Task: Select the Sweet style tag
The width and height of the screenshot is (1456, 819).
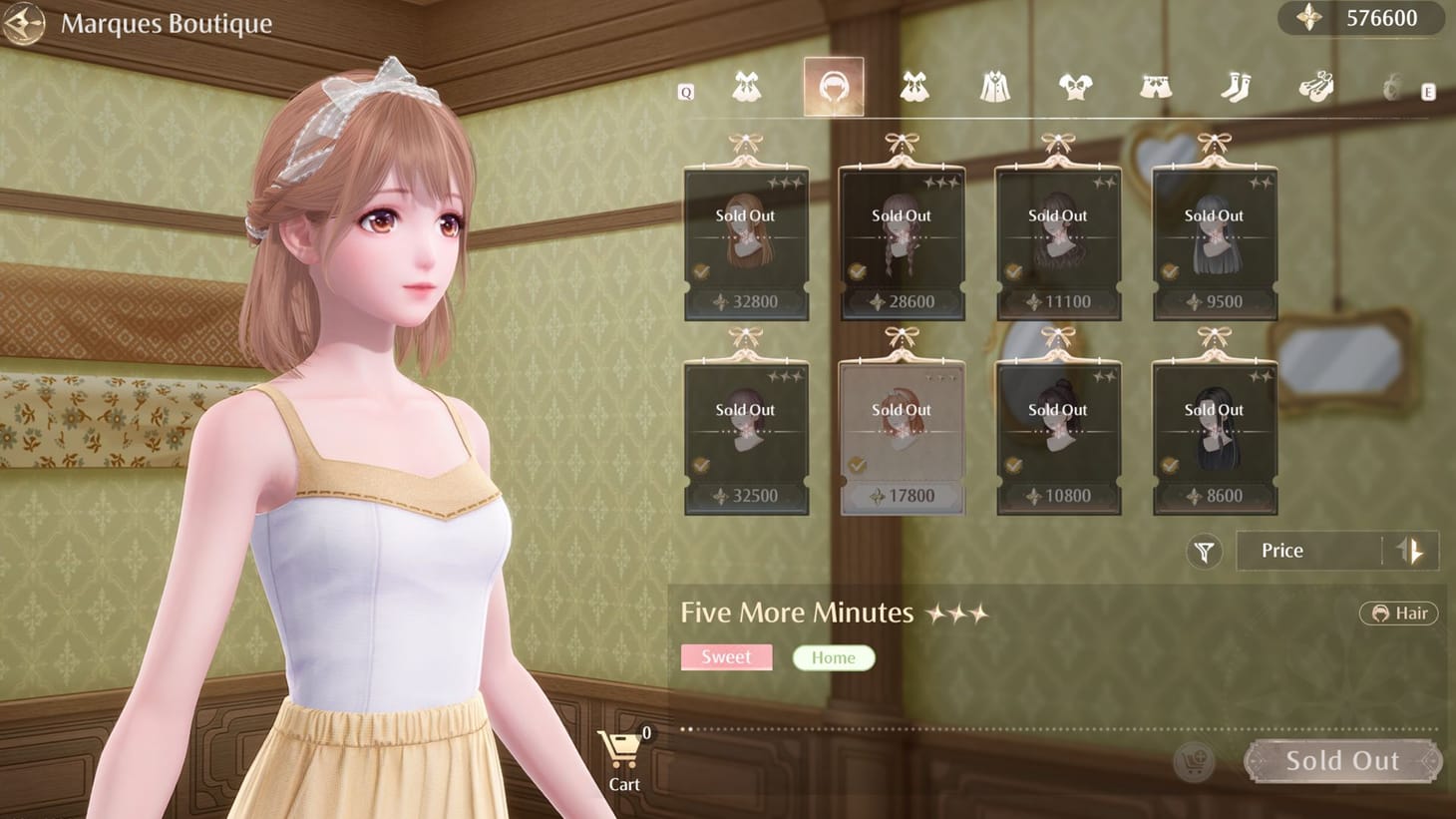Action: click(726, 656)
